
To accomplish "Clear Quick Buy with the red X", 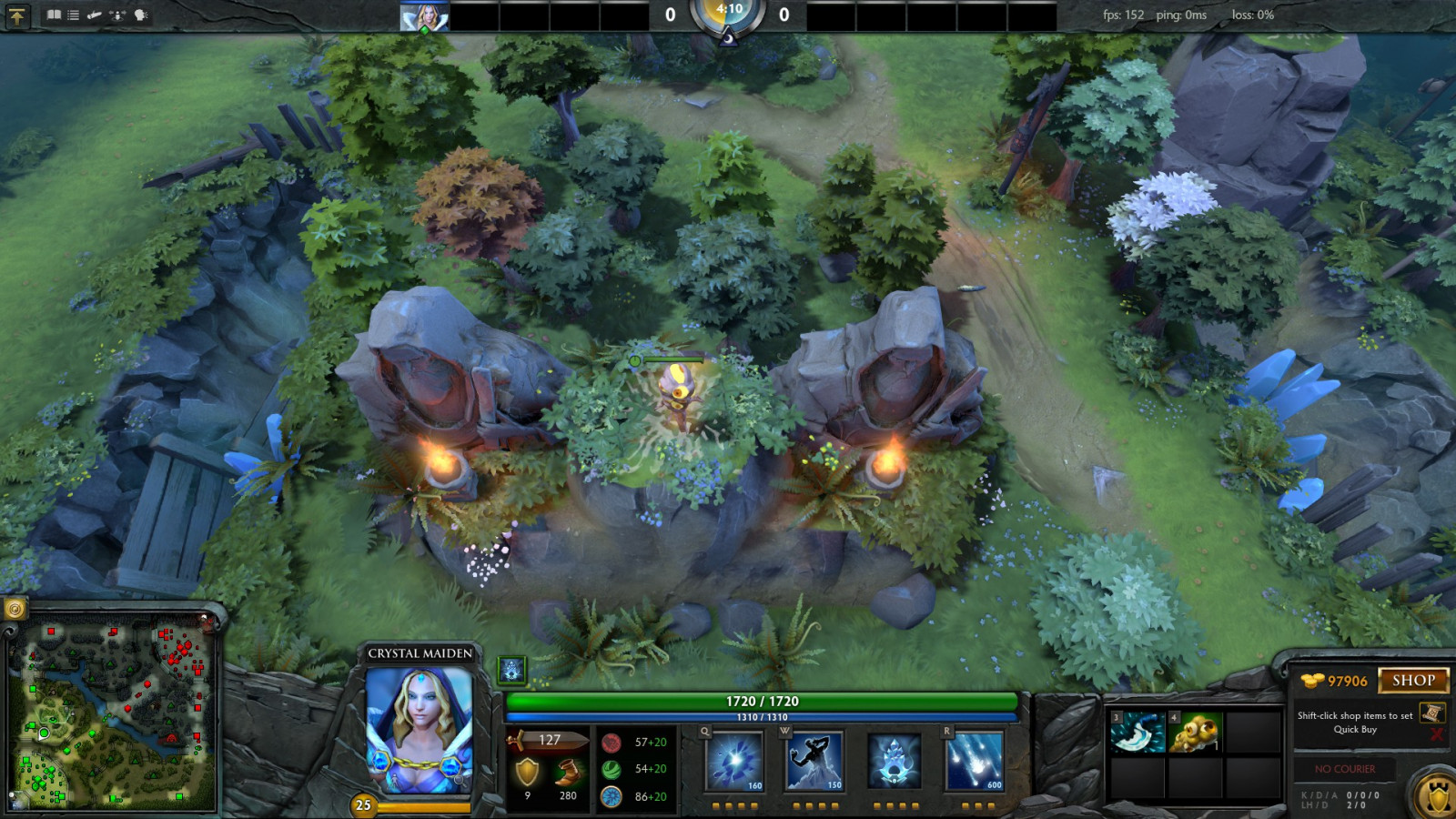I will coord(1437,733).
